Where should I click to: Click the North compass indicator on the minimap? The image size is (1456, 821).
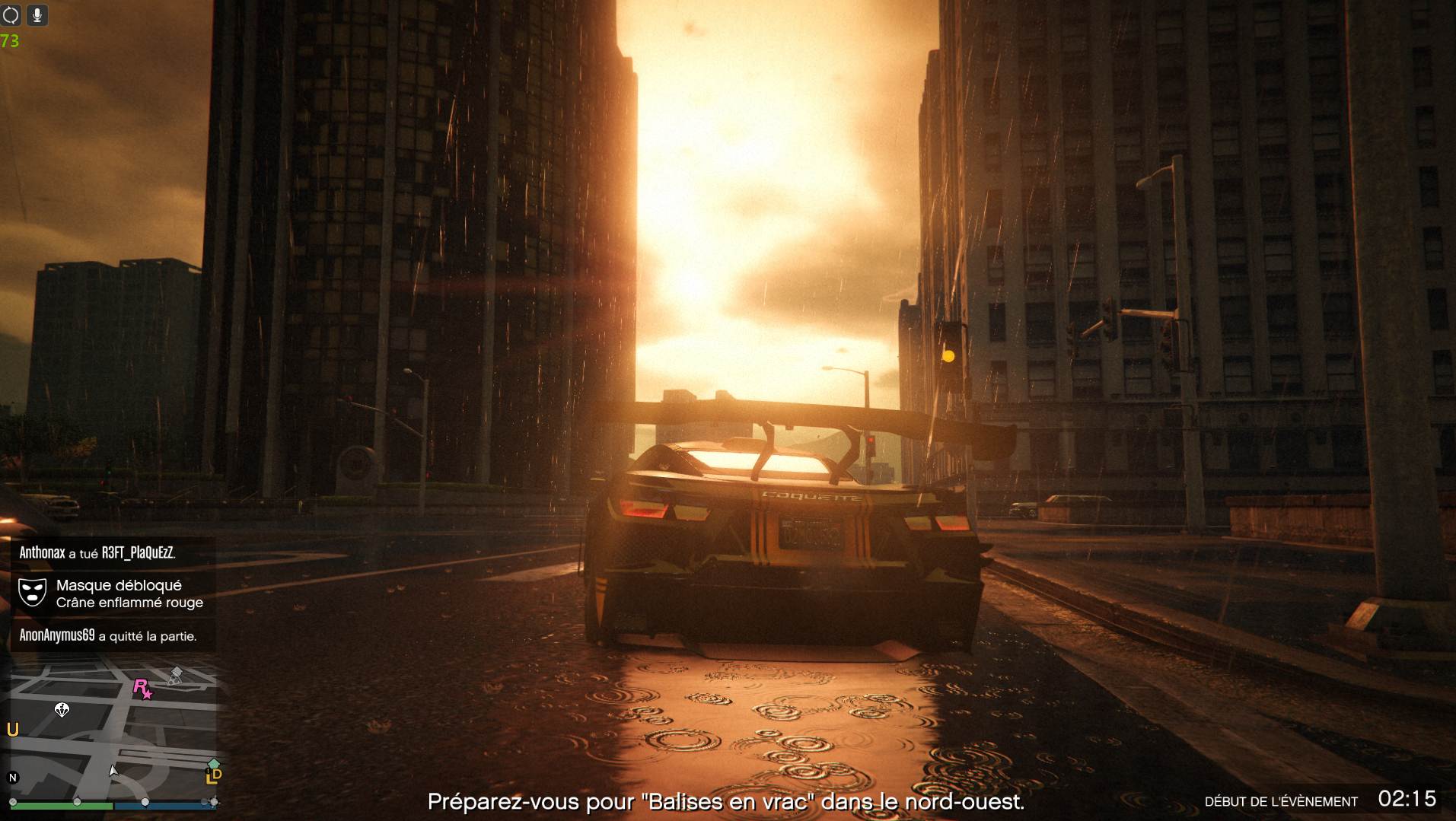13,778
